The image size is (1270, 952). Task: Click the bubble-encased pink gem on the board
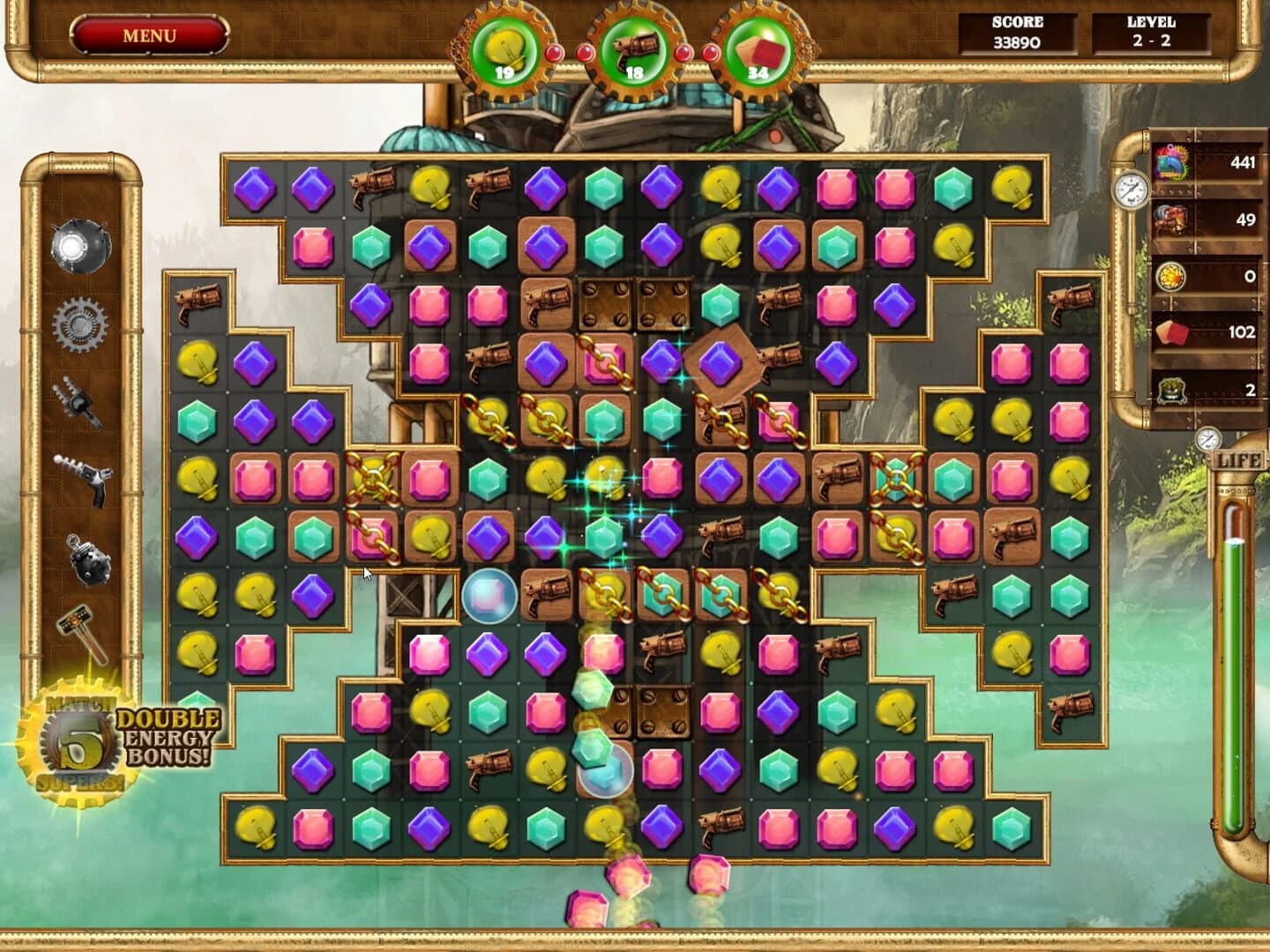pos(488,595)
